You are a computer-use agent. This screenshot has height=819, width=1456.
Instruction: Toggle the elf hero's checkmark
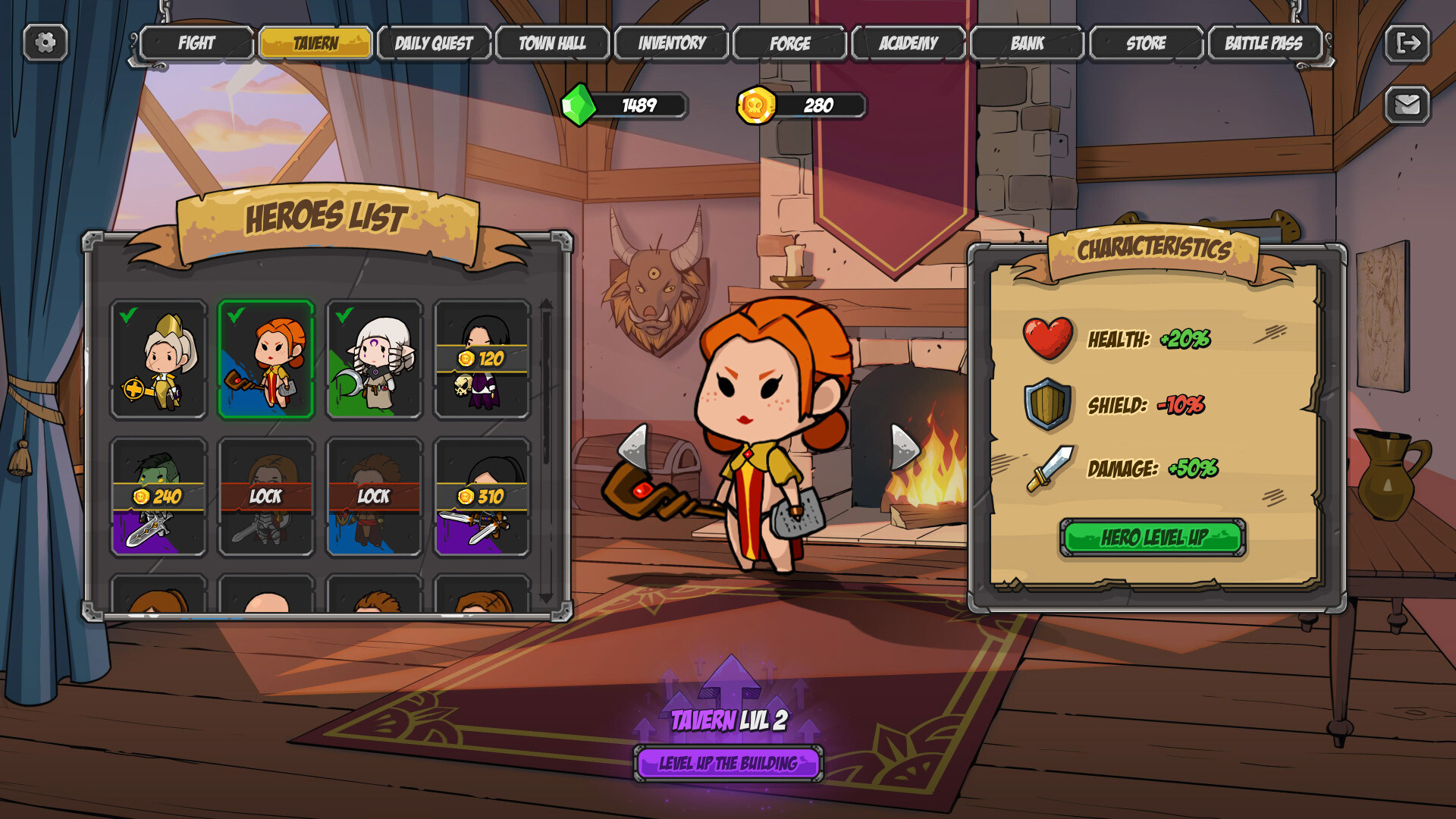pos(375,359)
